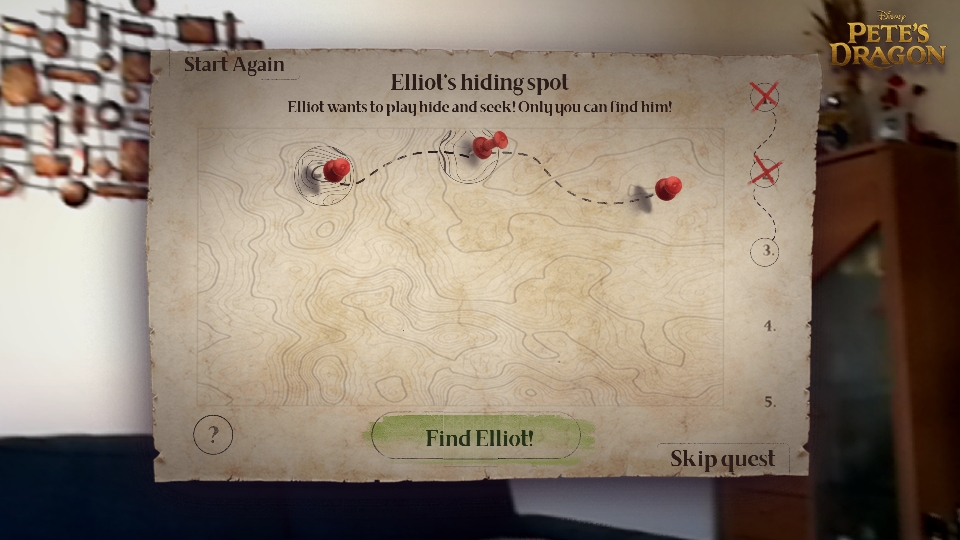Select the circled step 3 marker

click(767, 250)
